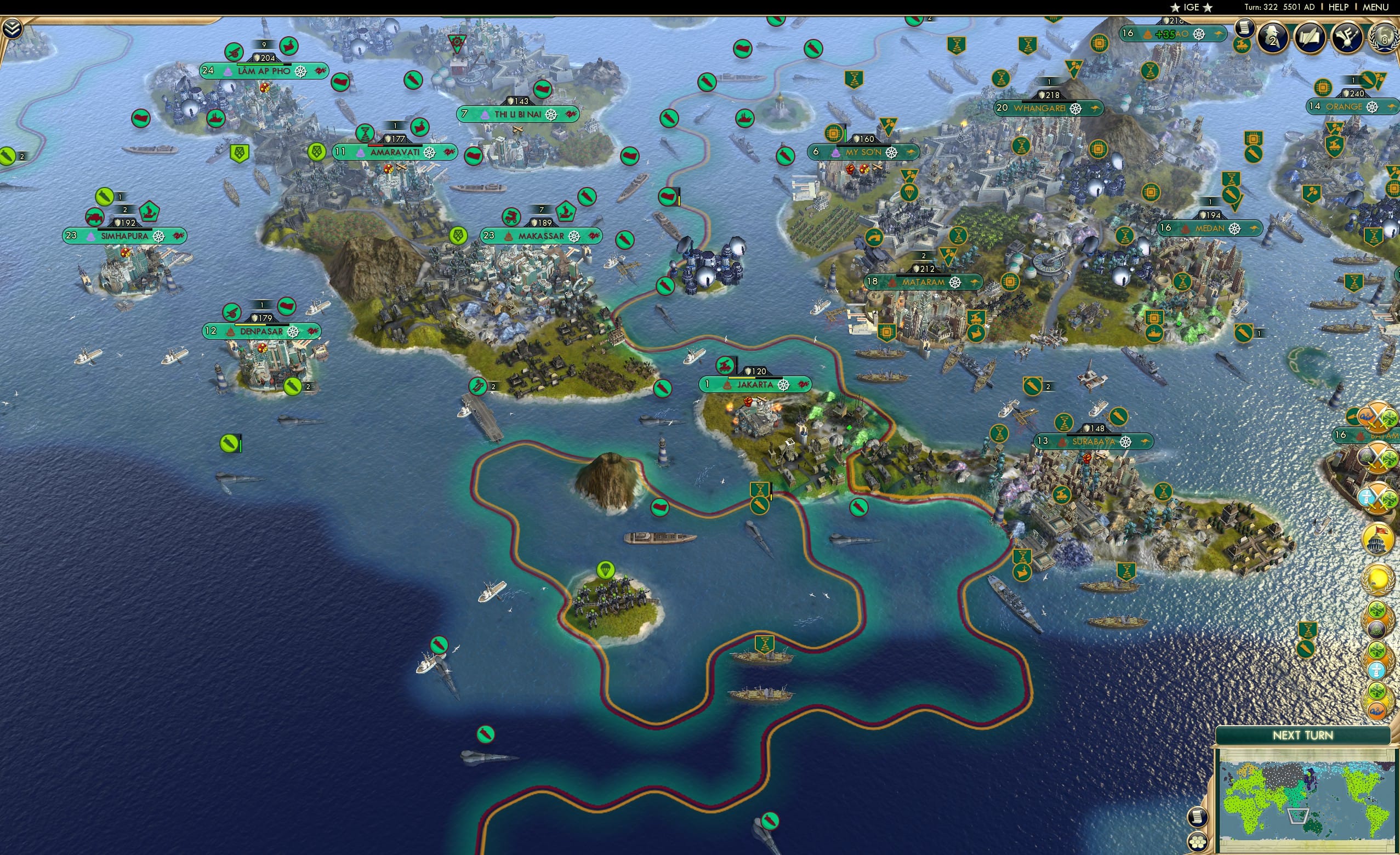Image resolution: width=1400 pixels, height=855 pixels.
Task: Open the Cultural overview icon
Action: pos(1348,37)
